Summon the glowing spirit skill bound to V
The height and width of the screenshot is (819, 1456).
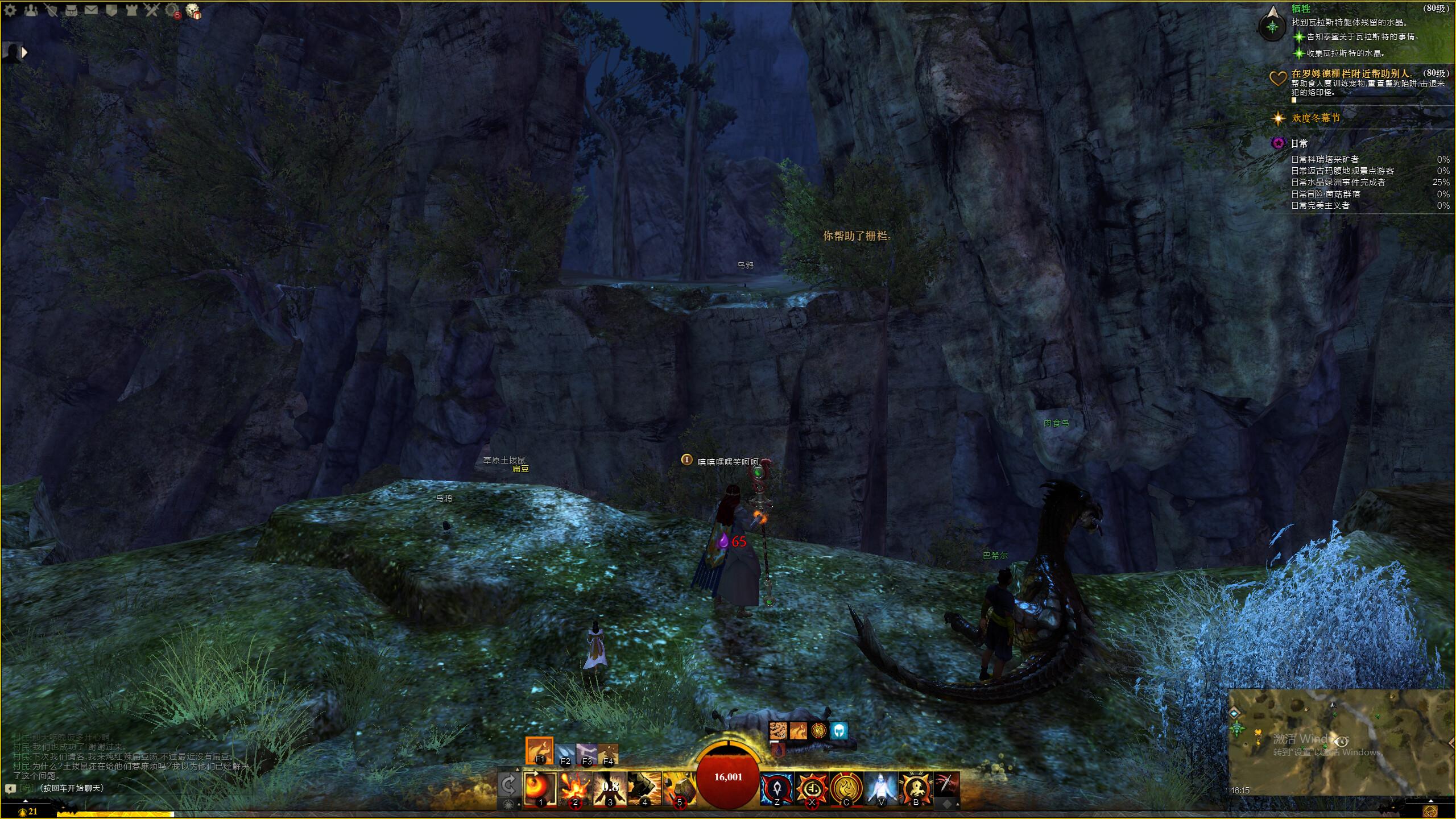(x=881, y=788)
